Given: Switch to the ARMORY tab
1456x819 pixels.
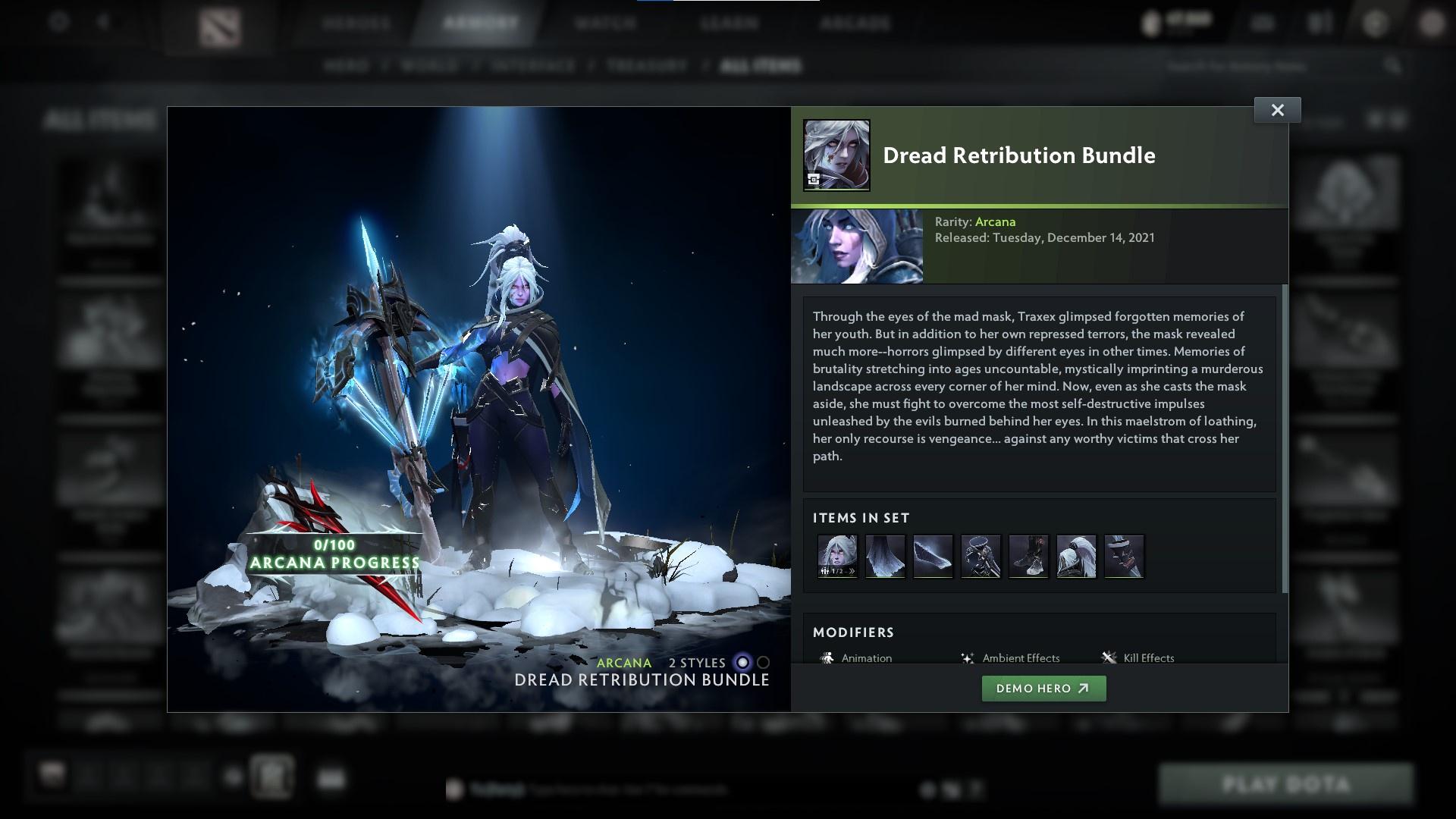Looking at the screenshot, I should pyautogui.click(x=478, y=23).
